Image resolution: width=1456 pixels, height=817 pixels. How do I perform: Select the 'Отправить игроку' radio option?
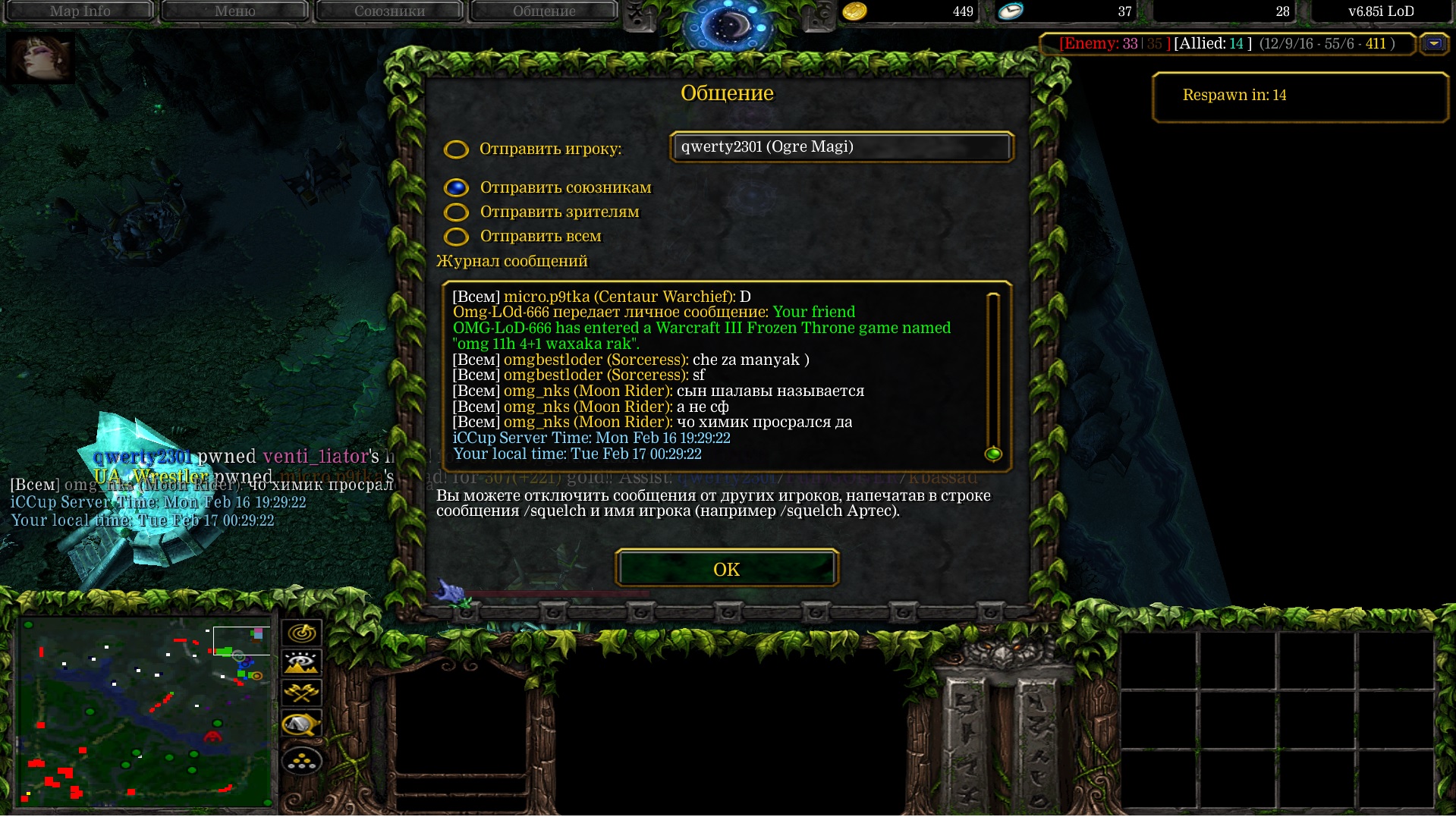(456, 149)
